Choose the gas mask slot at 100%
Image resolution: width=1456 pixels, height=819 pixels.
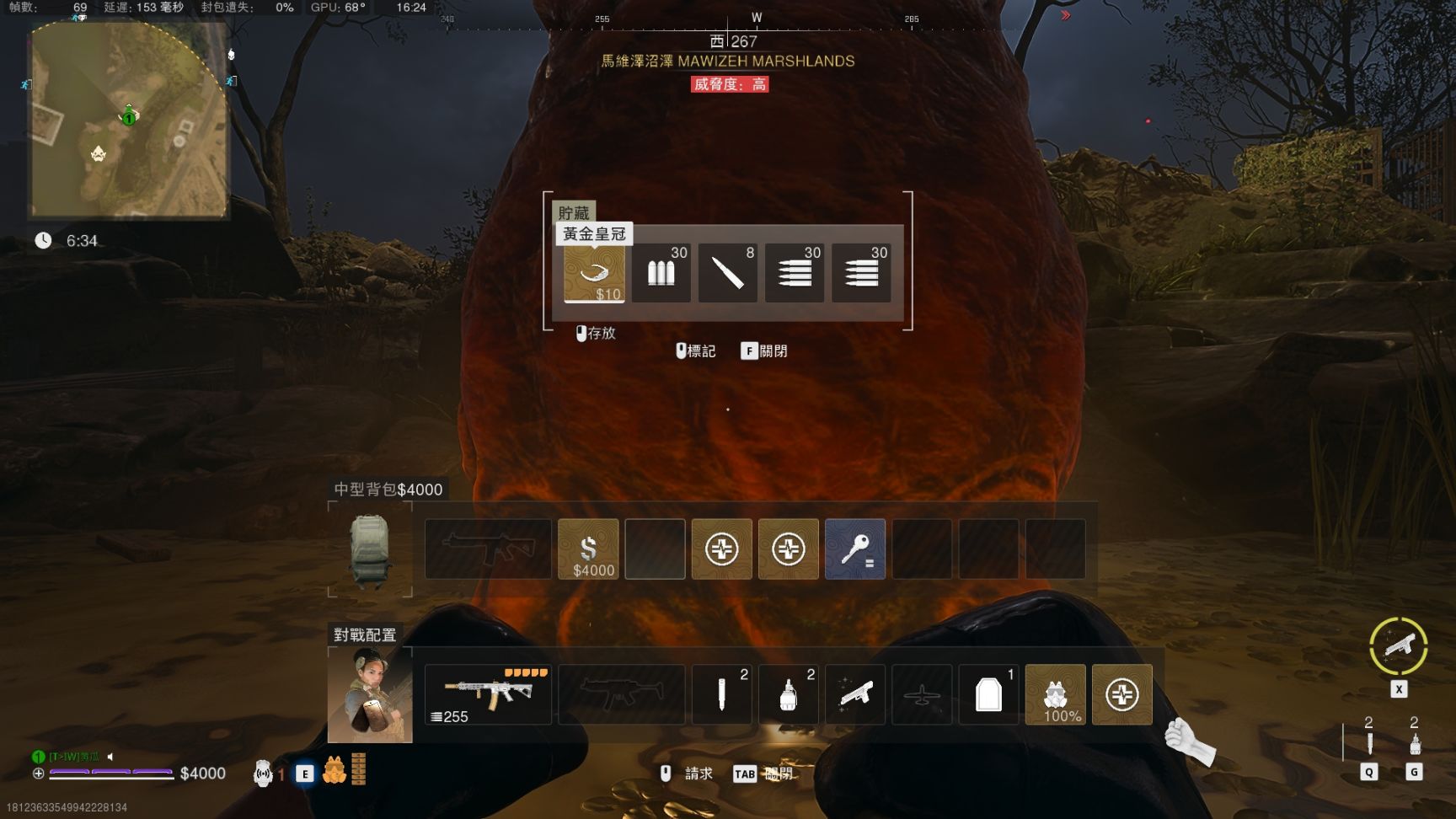pos(1055,694)
